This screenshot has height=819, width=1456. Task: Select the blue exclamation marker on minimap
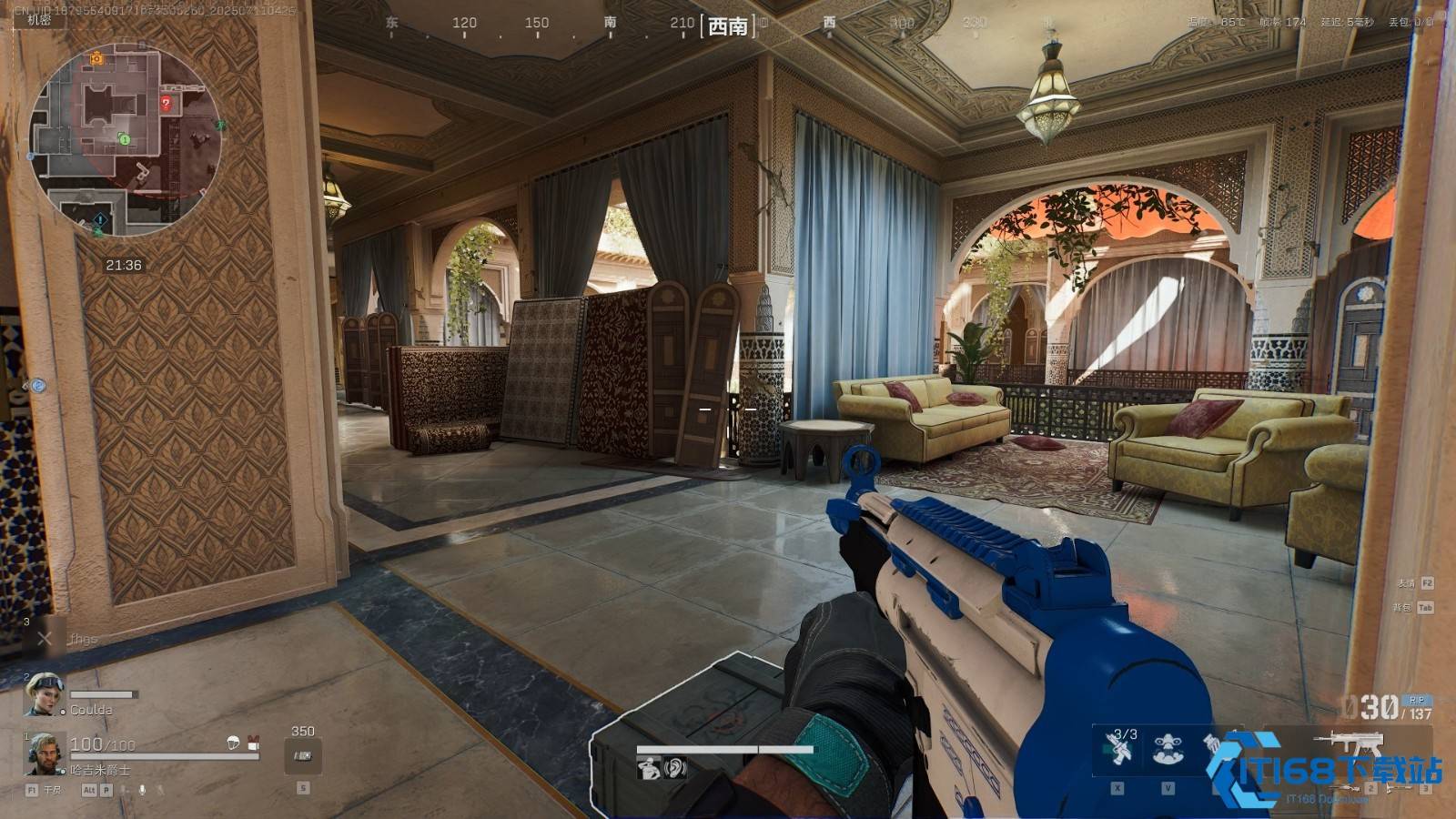tap(101, 221)
